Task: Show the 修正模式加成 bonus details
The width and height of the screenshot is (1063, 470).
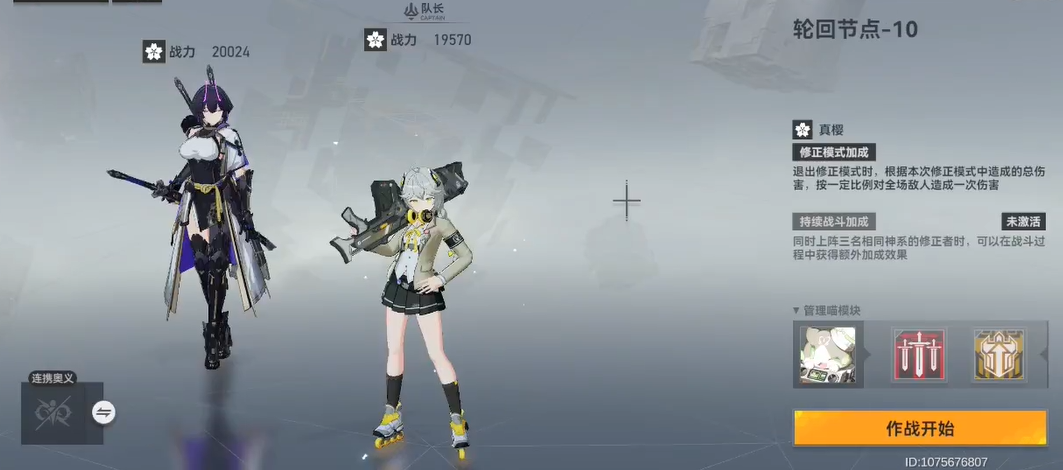Action: (834, 153)
